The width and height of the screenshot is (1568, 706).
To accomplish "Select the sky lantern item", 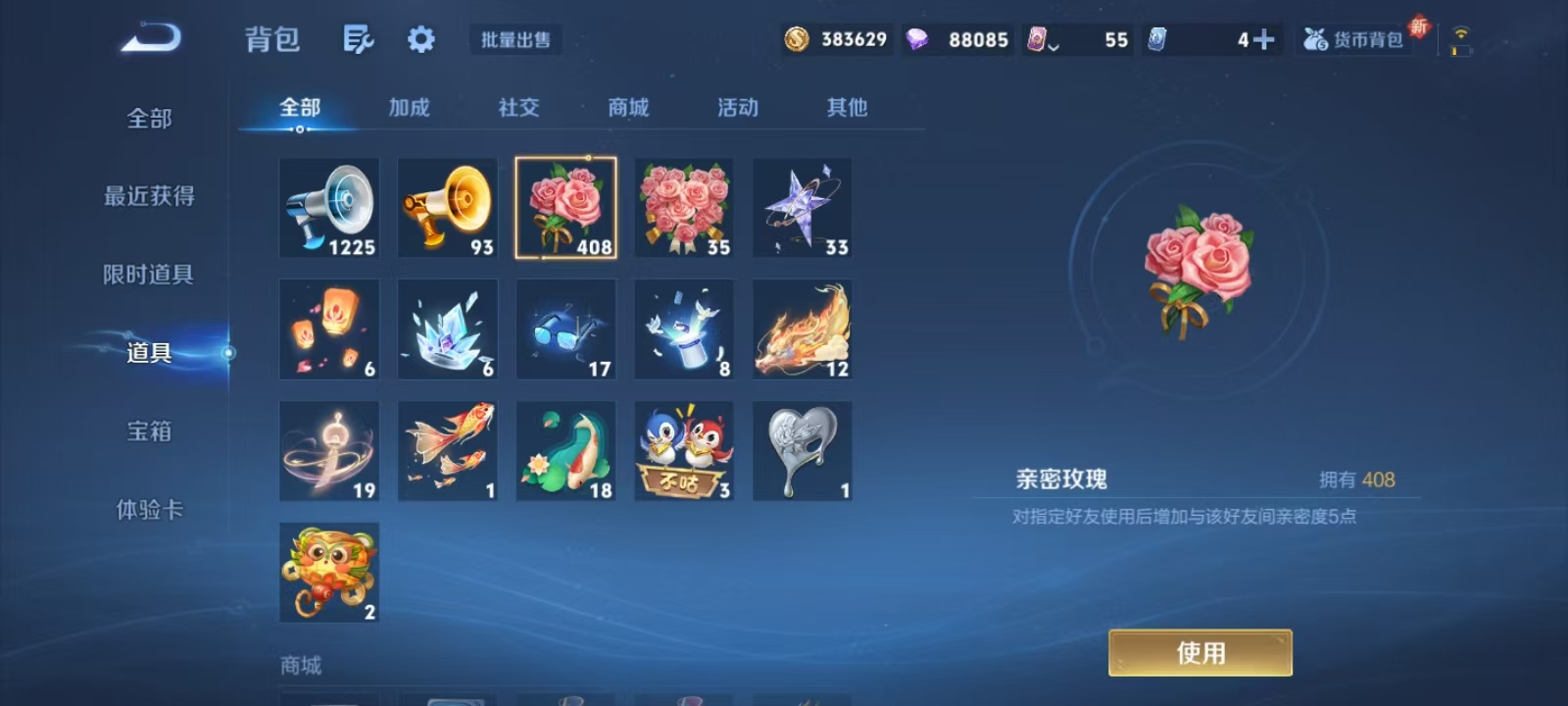I will pyautogui.click(x=328, y=328).
